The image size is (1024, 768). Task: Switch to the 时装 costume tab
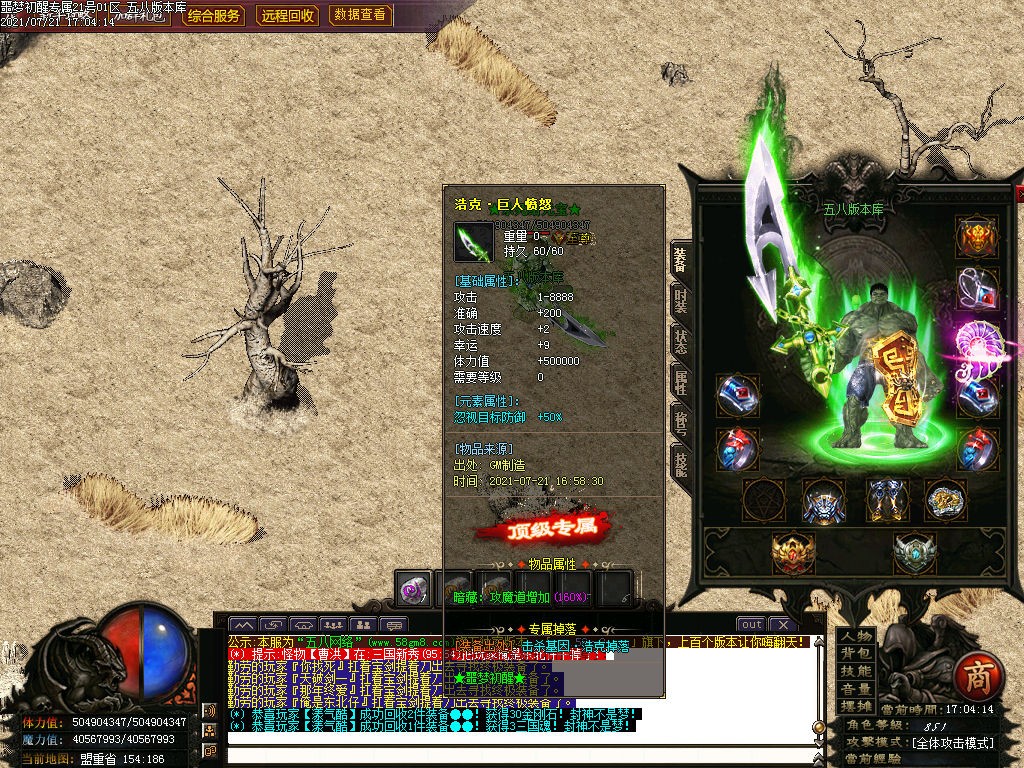pyautogui.click(x=680, y=301)
